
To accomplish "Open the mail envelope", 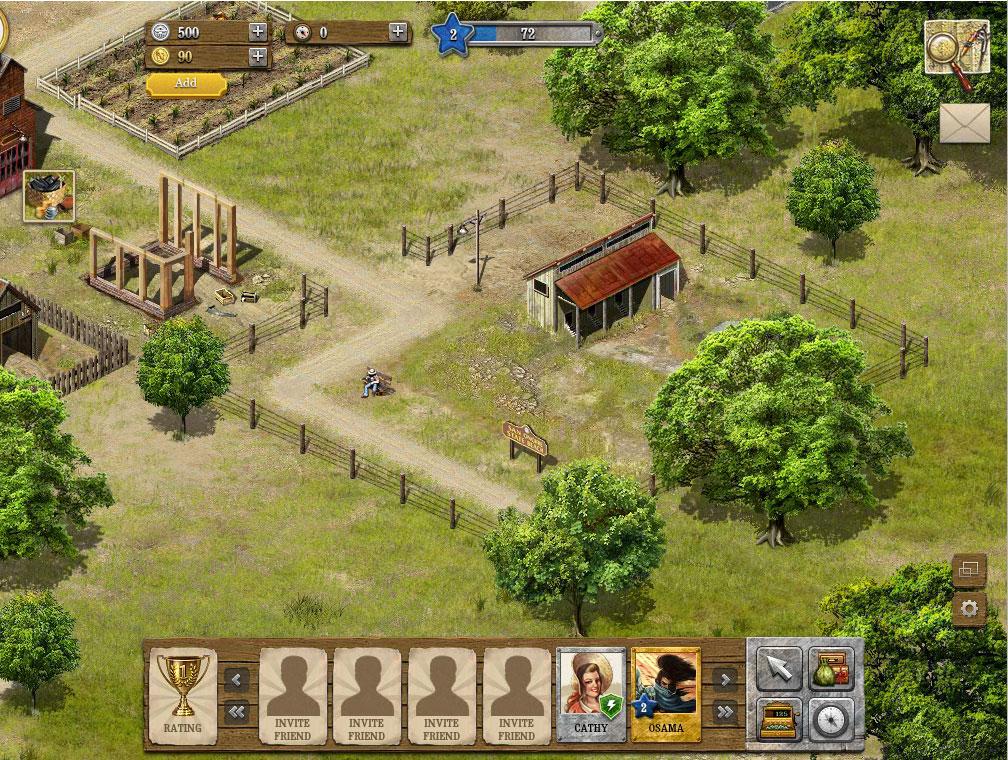I will click(x=964, y=122).
